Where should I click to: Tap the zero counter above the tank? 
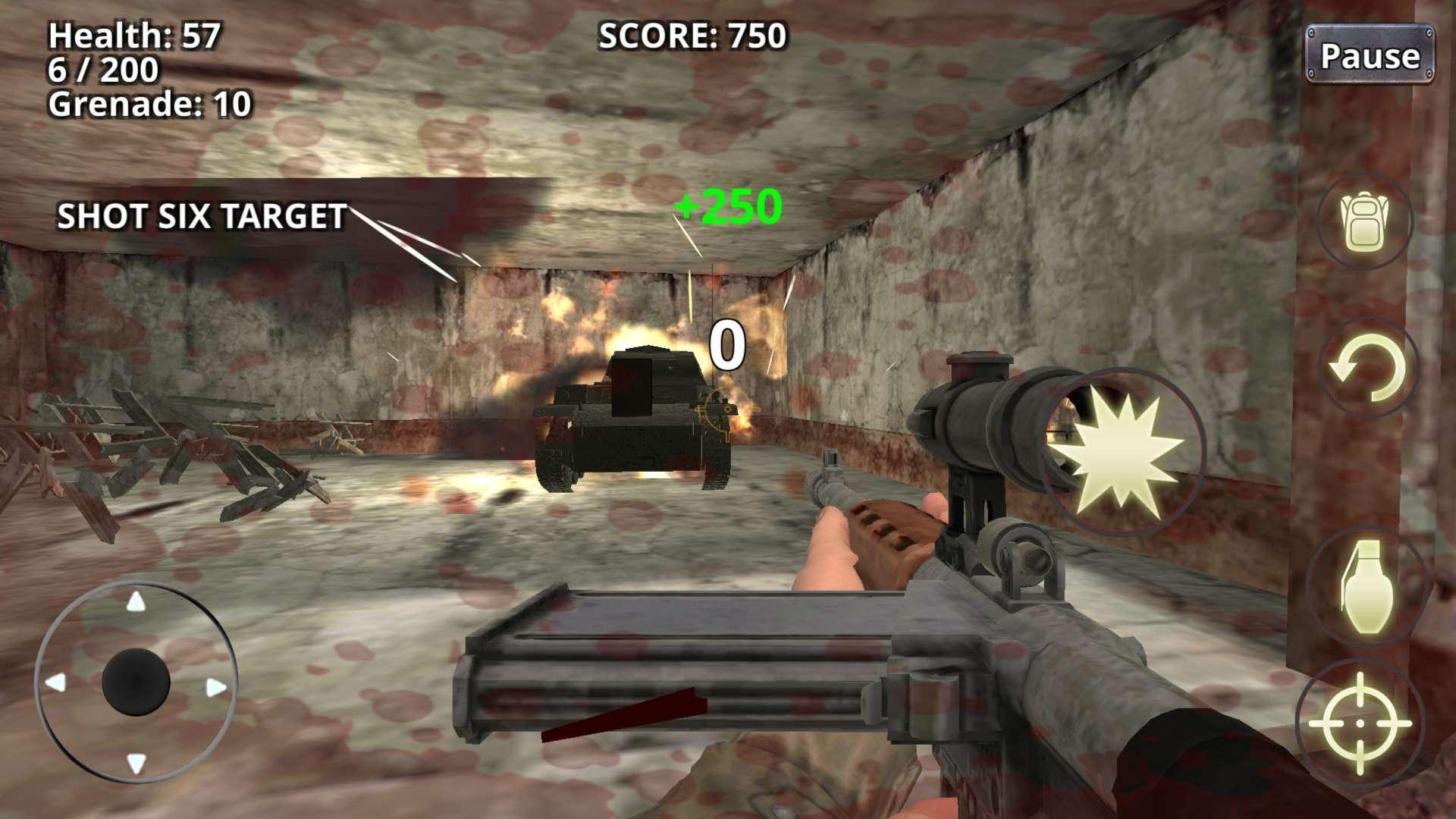pyautogui.click(x=726, y=345)
